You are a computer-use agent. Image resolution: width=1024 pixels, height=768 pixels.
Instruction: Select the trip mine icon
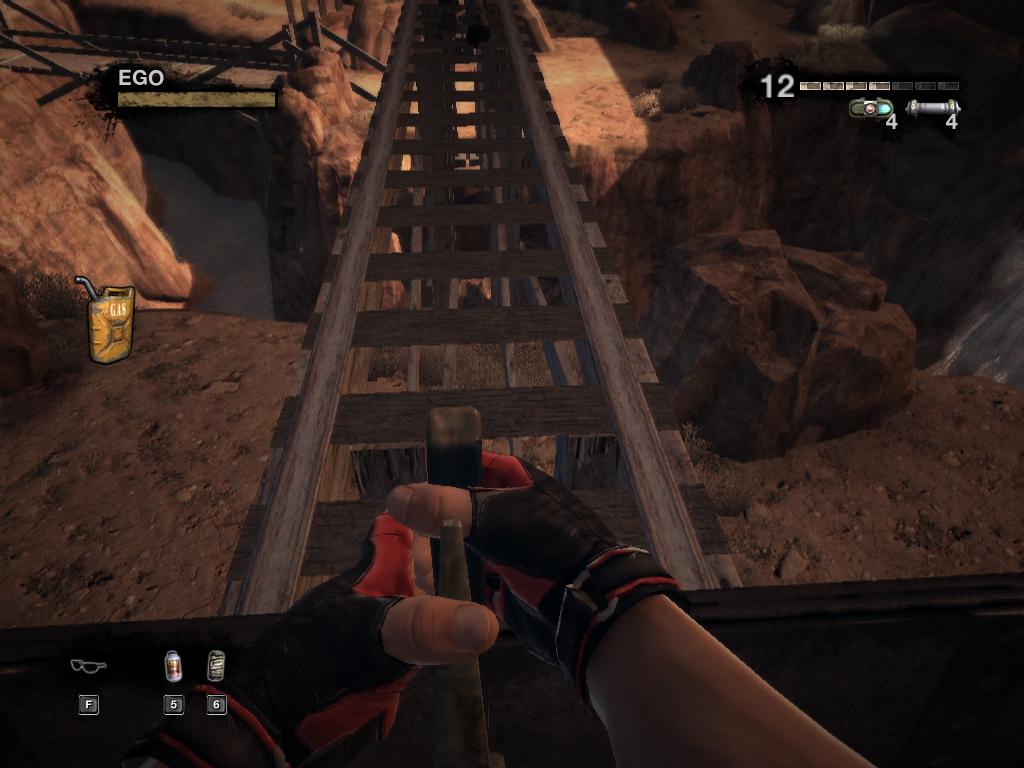(867, 108)
